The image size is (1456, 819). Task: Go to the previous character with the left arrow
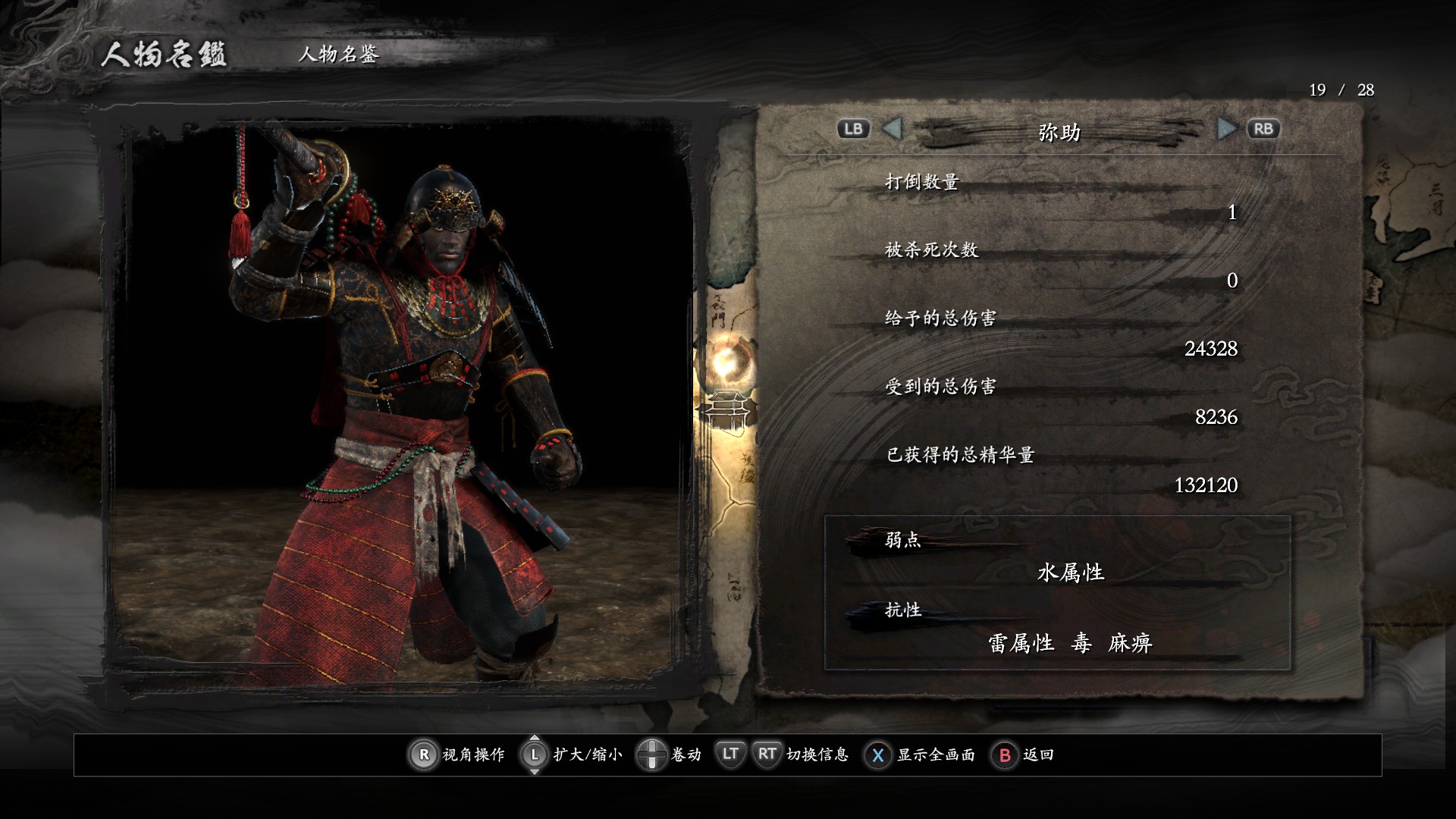pyautogui.click(x=893, y=129)
